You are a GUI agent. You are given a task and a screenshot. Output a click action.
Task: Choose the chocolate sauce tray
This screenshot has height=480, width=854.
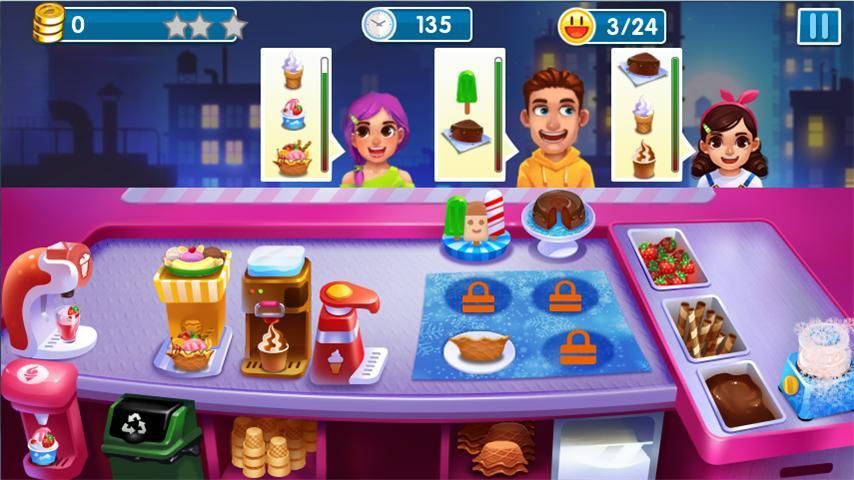pyautogui.click(x=739, y=396)
